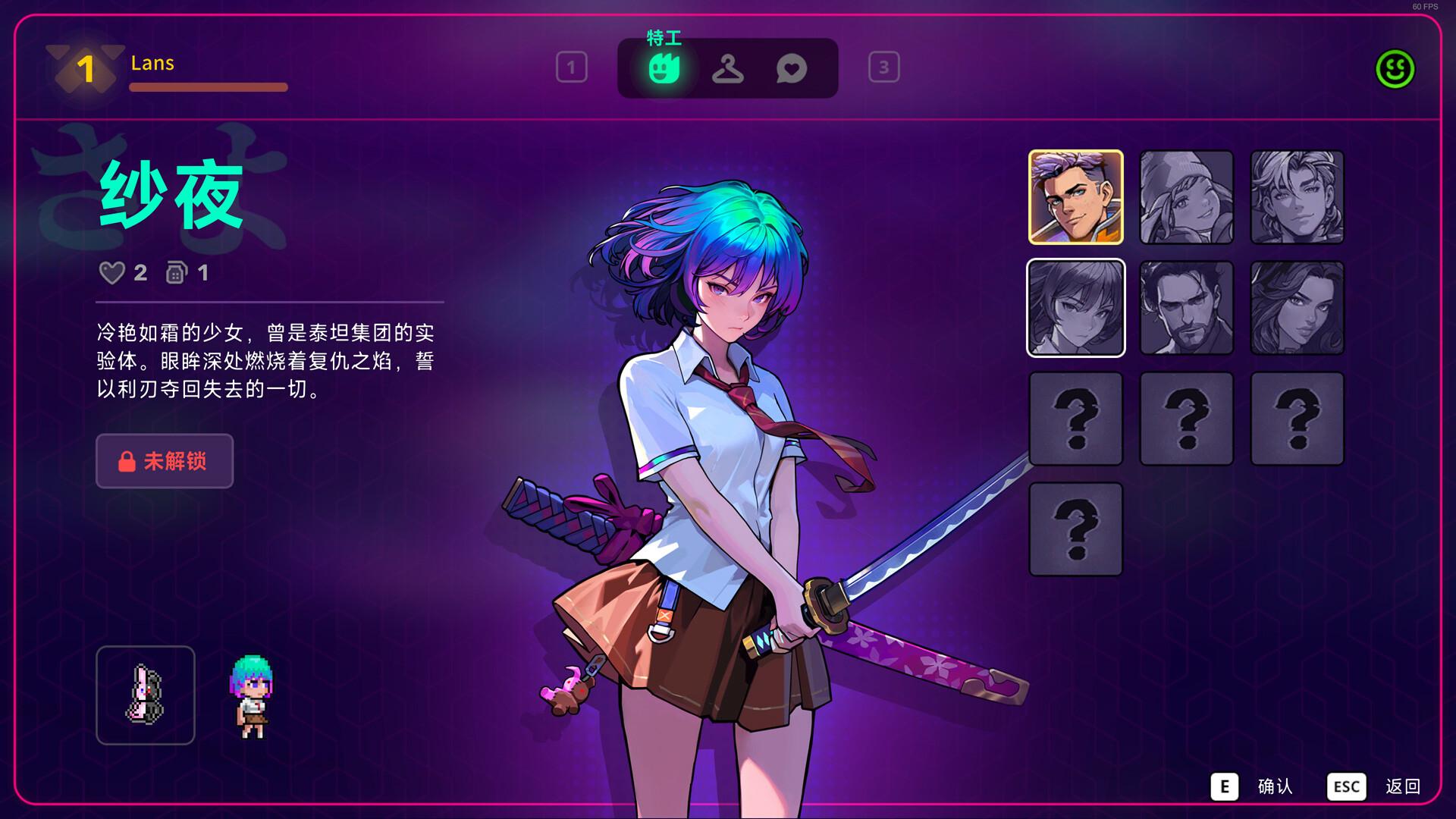This screenshot has width=1456, height=819.
Task: Select the bearded man's portrait
Action: (1187, 308)
